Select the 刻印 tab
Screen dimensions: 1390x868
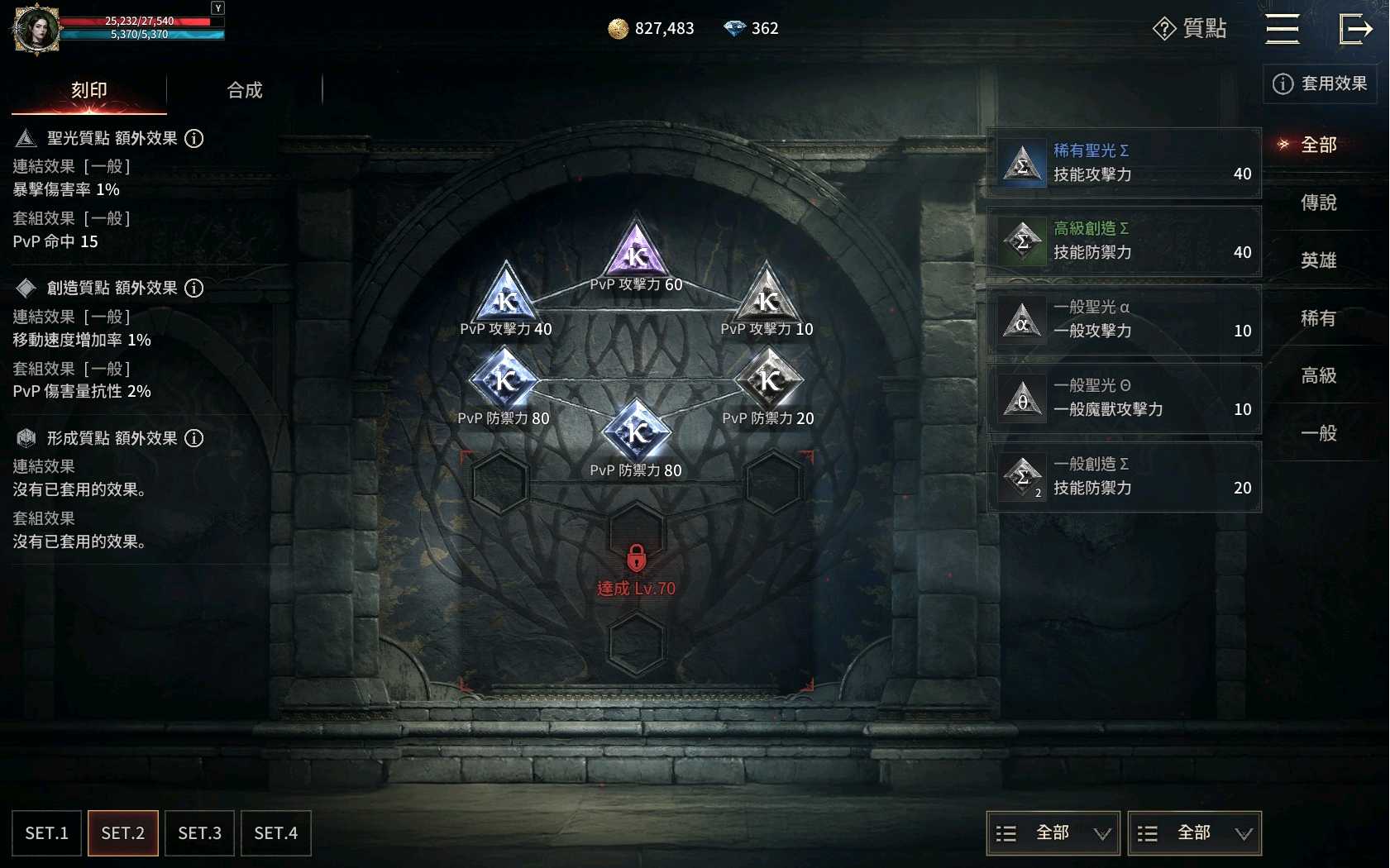point(89,90)
